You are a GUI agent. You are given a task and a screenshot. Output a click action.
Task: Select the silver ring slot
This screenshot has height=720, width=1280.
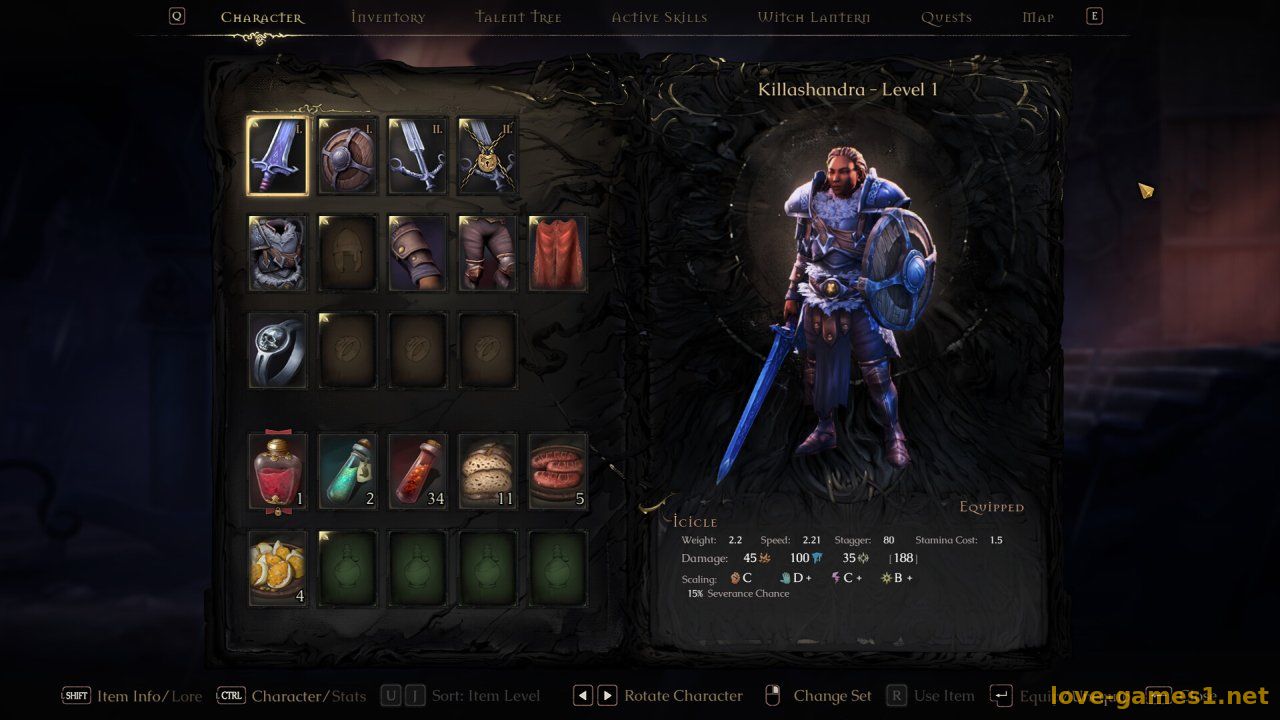click(x=278, y=350)
